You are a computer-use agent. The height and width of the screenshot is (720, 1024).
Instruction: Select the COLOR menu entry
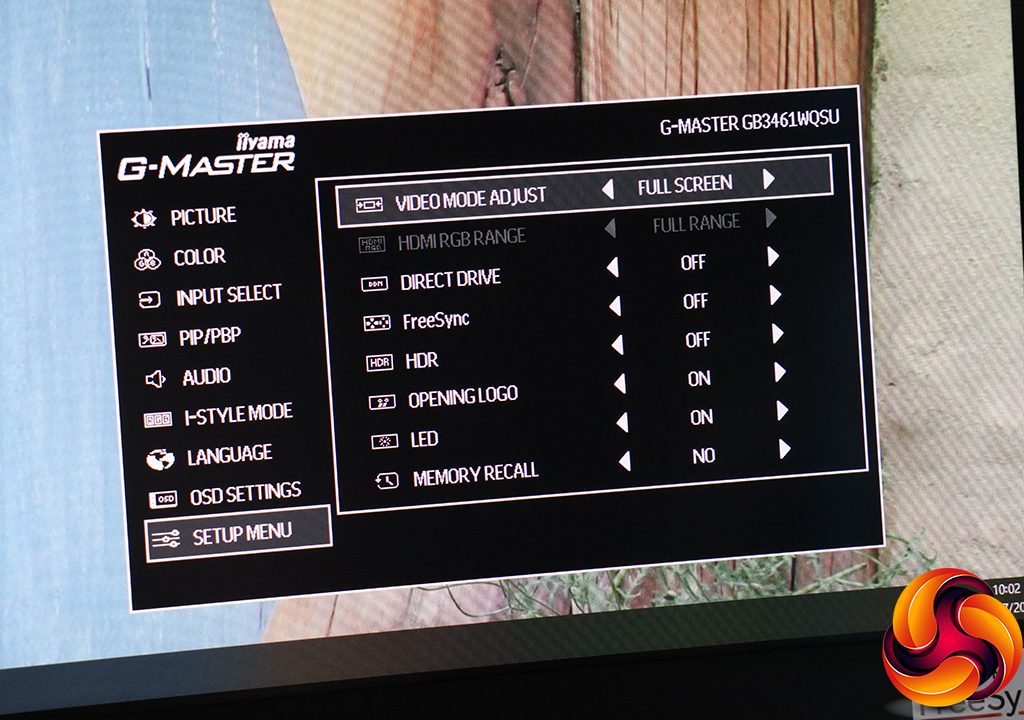198,258
